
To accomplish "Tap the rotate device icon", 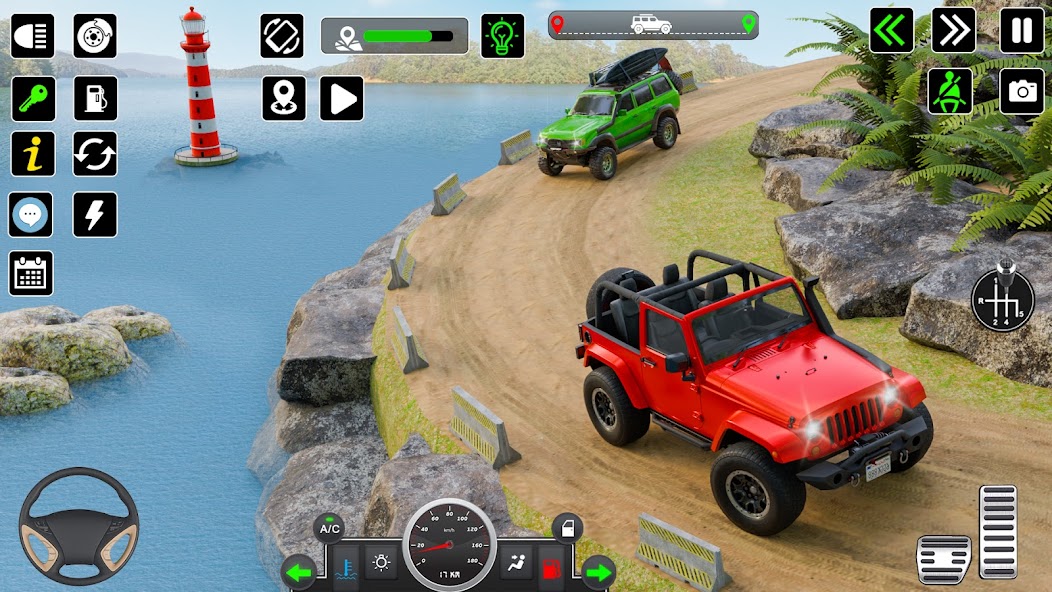I will pos(282,36).
